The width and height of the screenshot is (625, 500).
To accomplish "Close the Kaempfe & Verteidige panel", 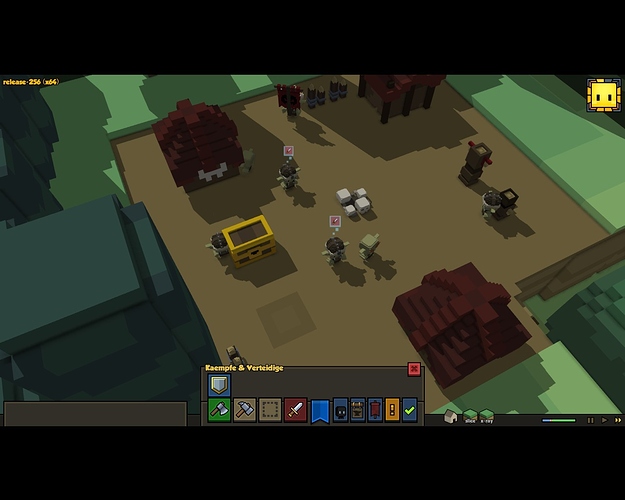I will point(414,369).
